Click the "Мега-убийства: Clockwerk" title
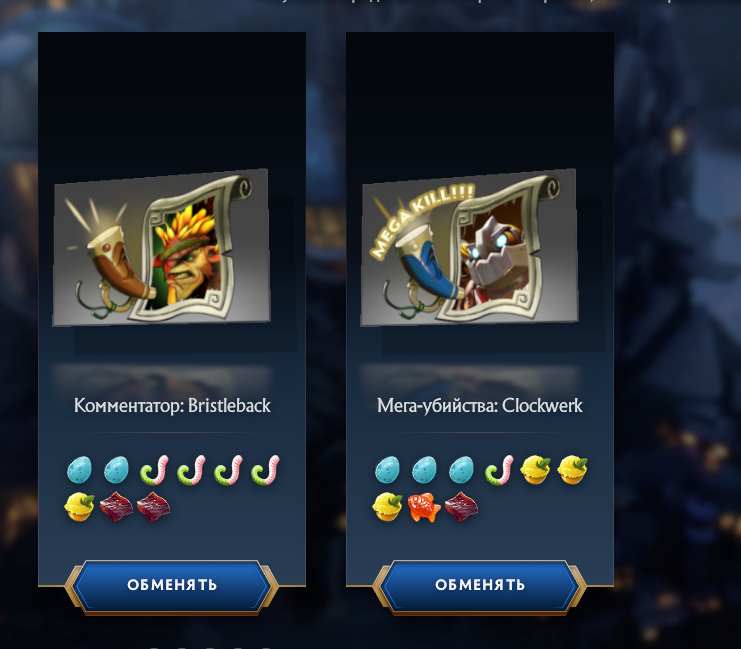 [480, 406]
